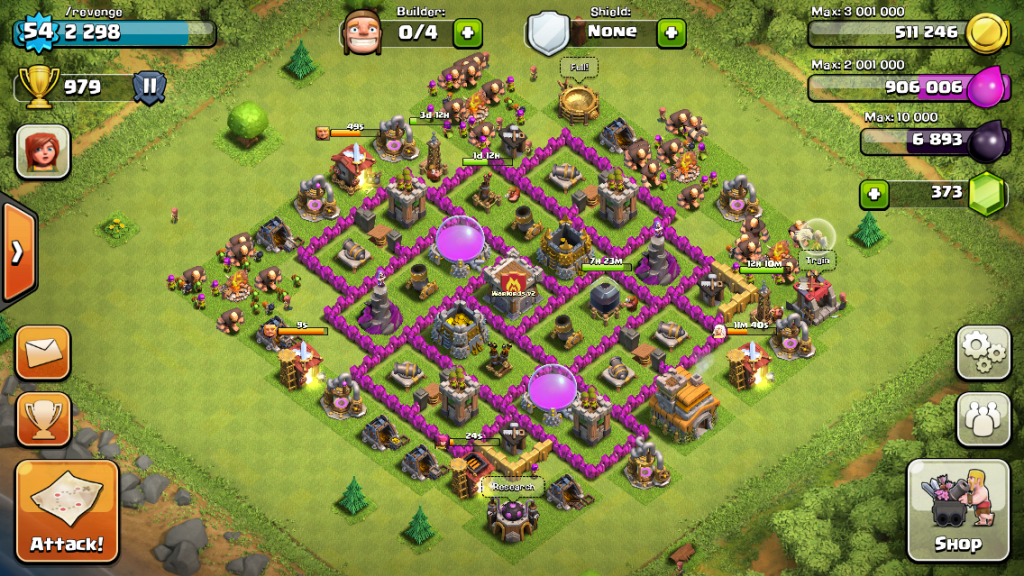Viewport: 1024px width, 576px height.
Task: Buy gems with the green plus
Action: [x=875, y=193]
